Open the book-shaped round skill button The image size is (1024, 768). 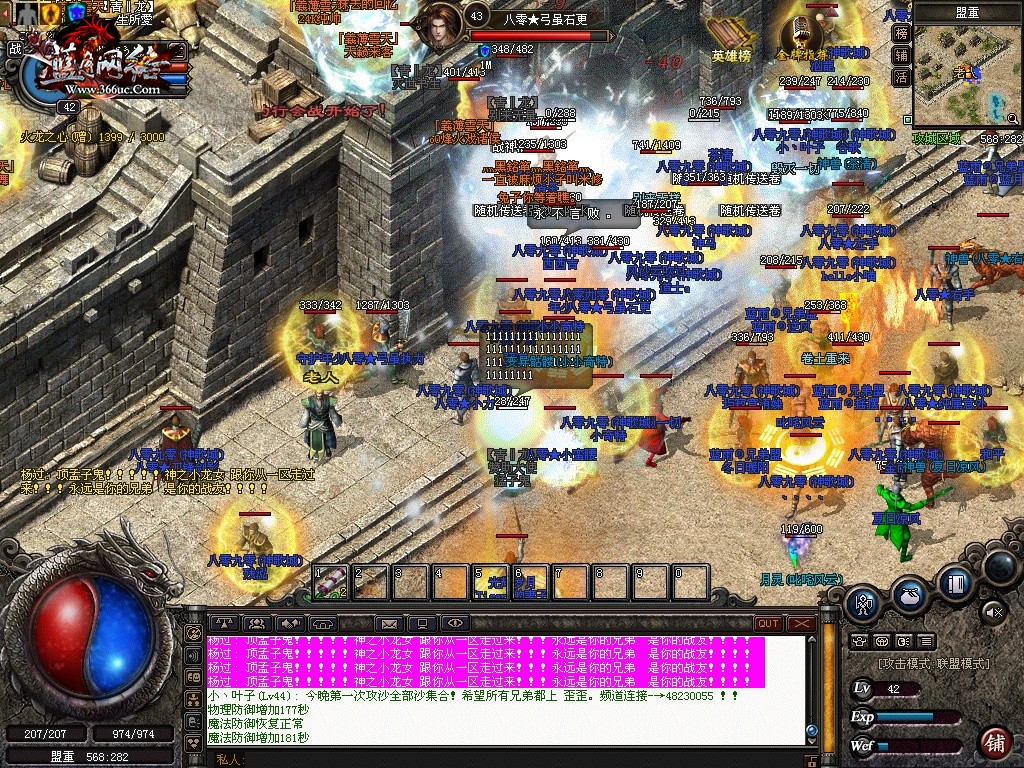coord(955,582)
